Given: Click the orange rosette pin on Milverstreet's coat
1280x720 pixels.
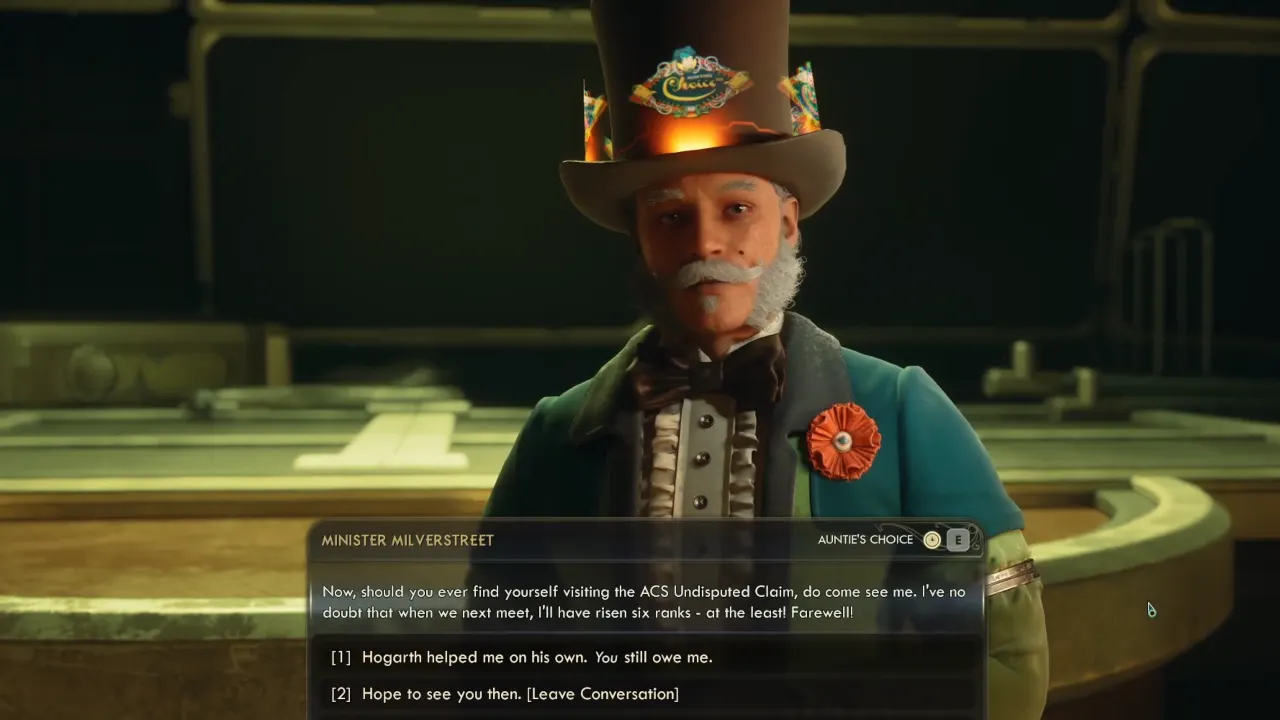Looking at the screenshot, I should point(844,442).
